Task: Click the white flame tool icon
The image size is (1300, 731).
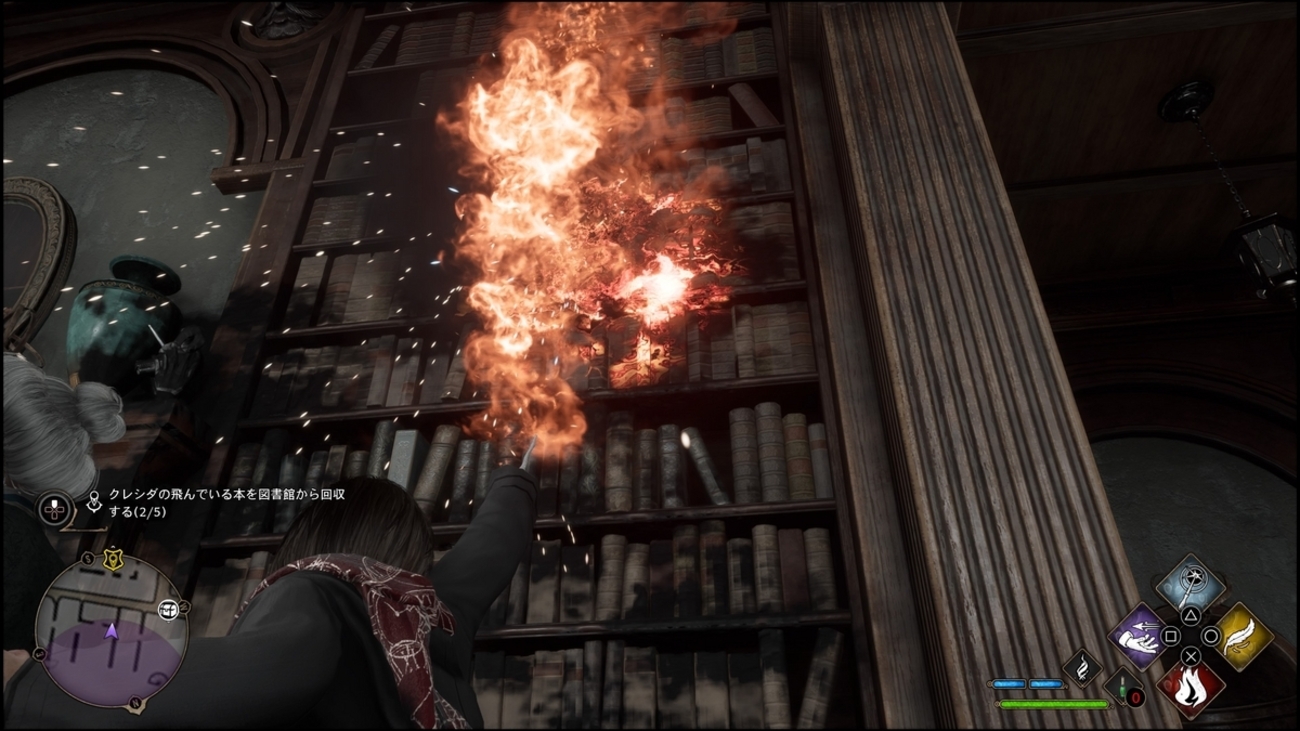Action: 1081,669
